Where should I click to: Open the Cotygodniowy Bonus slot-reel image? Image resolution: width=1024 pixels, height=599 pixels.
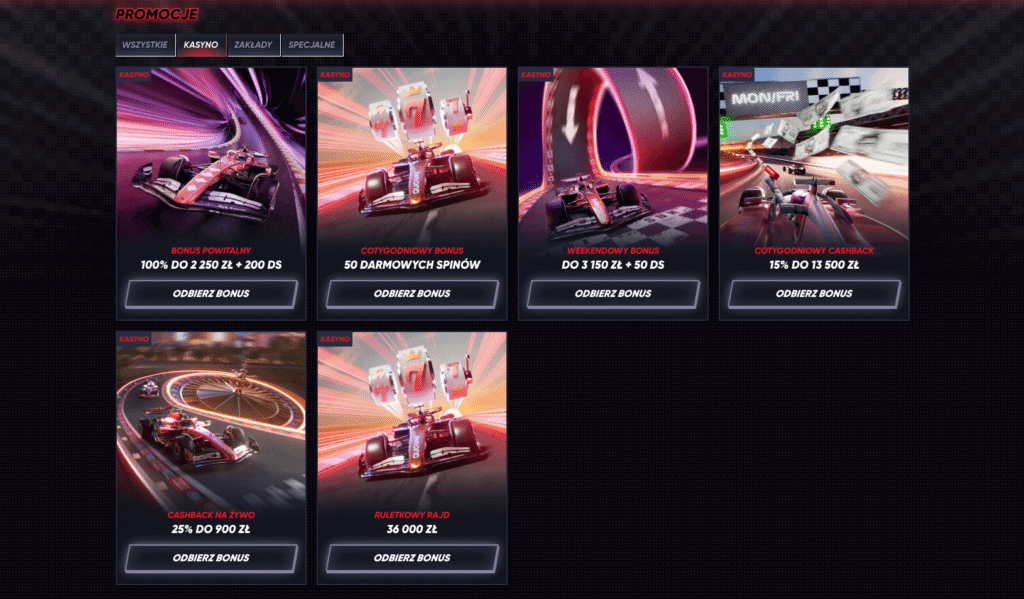[x=412, y=155]
